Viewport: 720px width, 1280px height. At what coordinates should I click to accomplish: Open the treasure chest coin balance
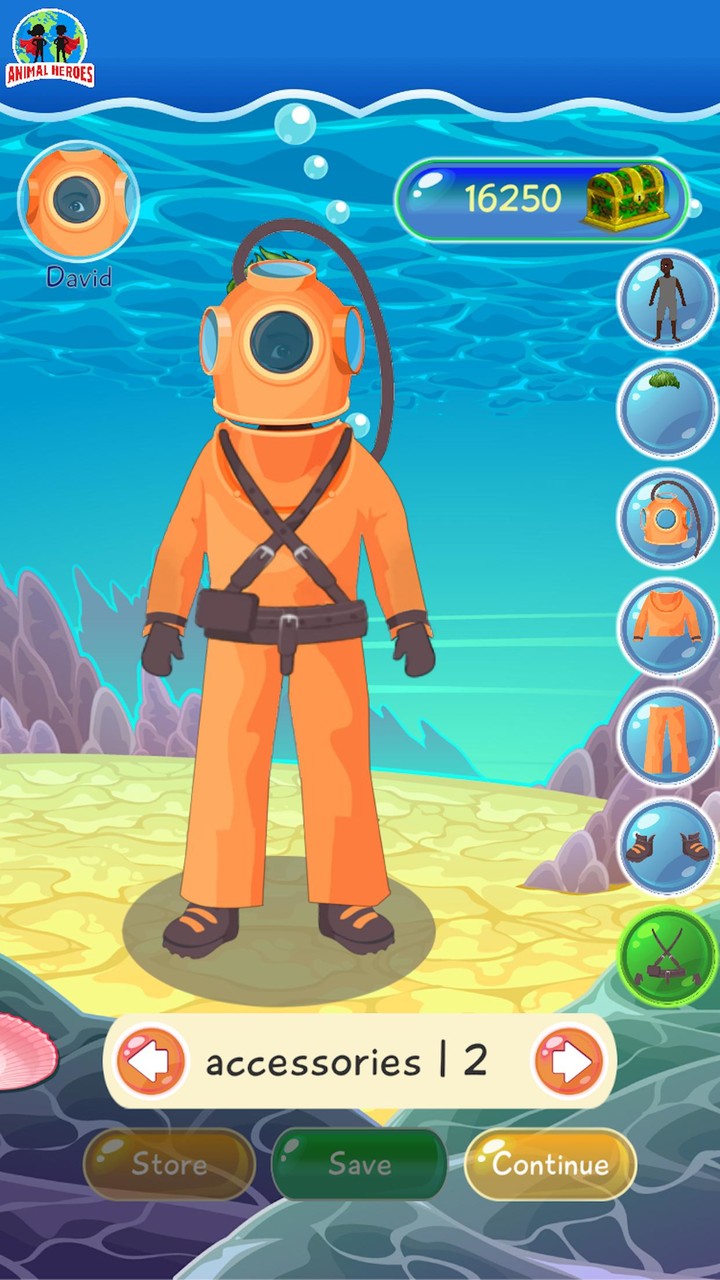(543, 200)
